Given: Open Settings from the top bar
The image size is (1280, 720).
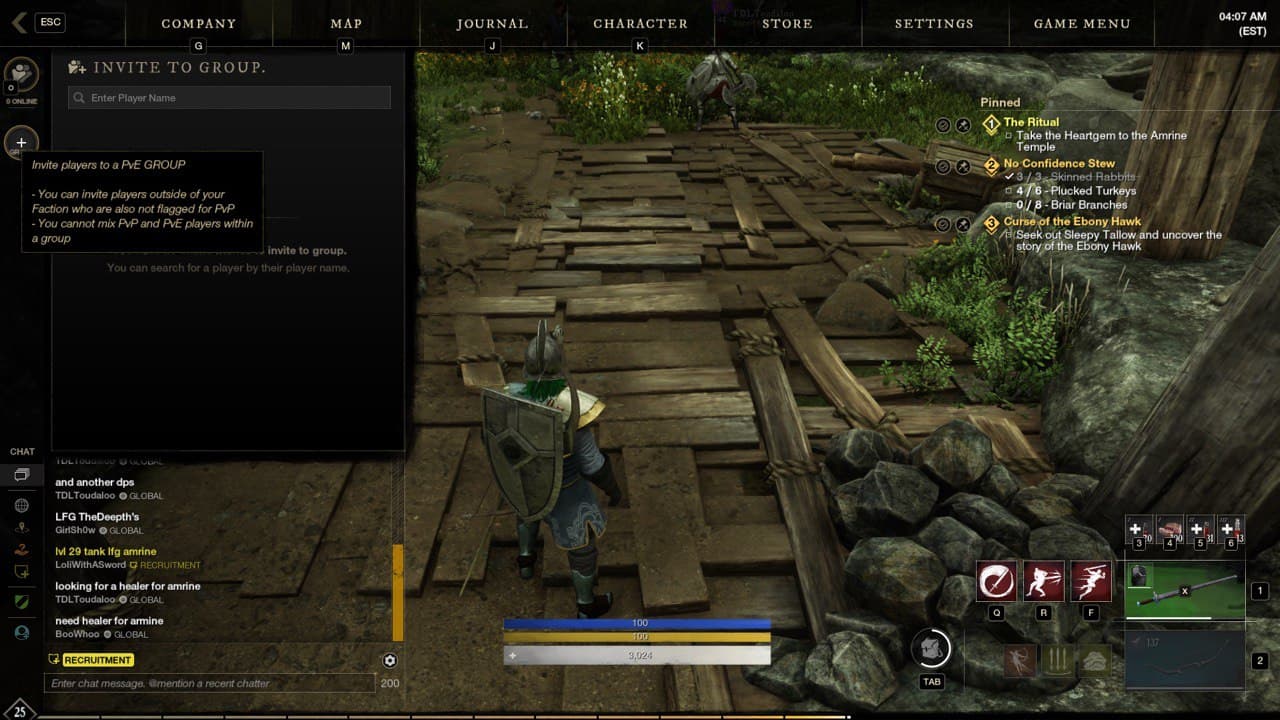Looking at the screenshot, I should 934,24.
